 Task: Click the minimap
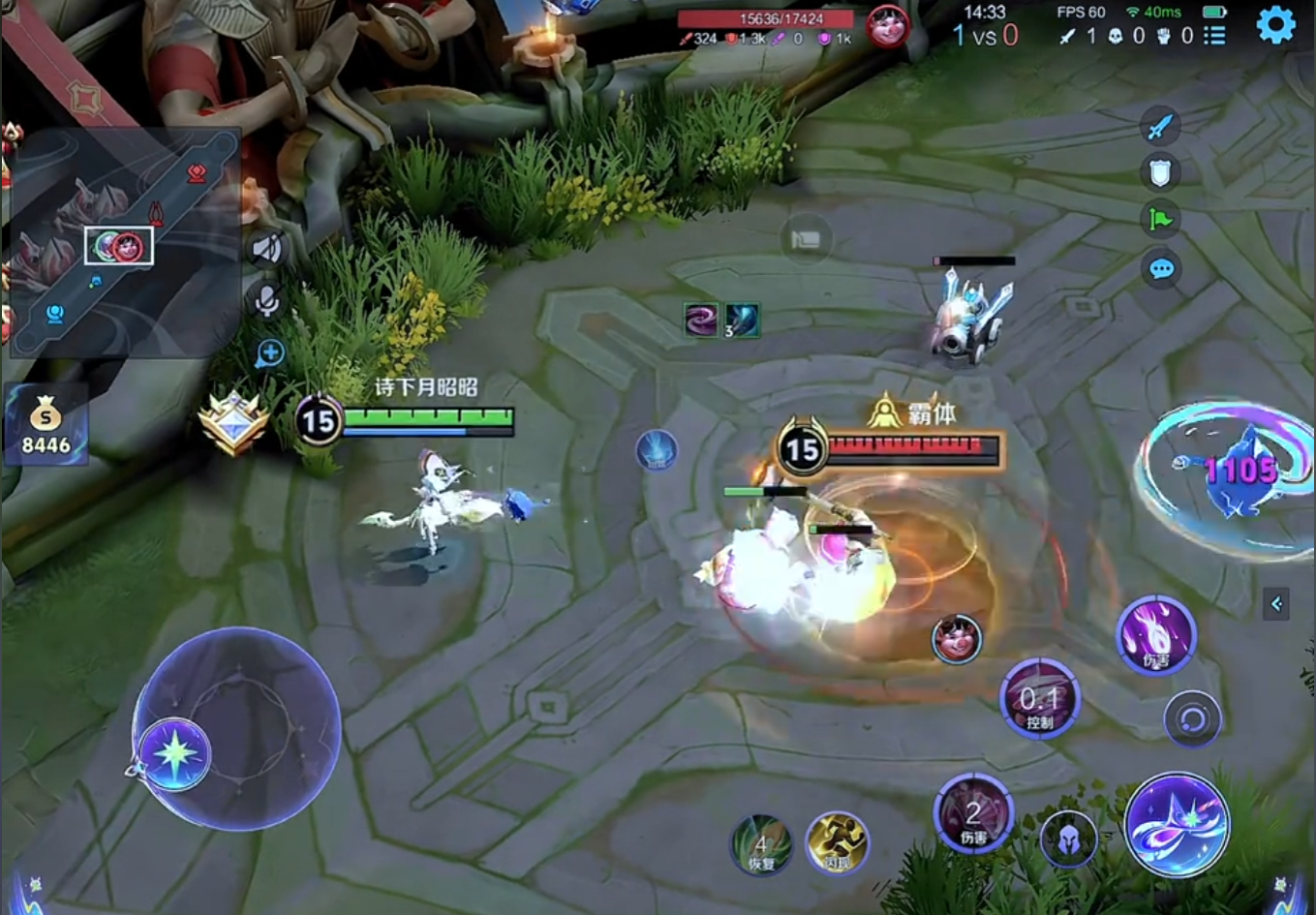coord(123,242)
